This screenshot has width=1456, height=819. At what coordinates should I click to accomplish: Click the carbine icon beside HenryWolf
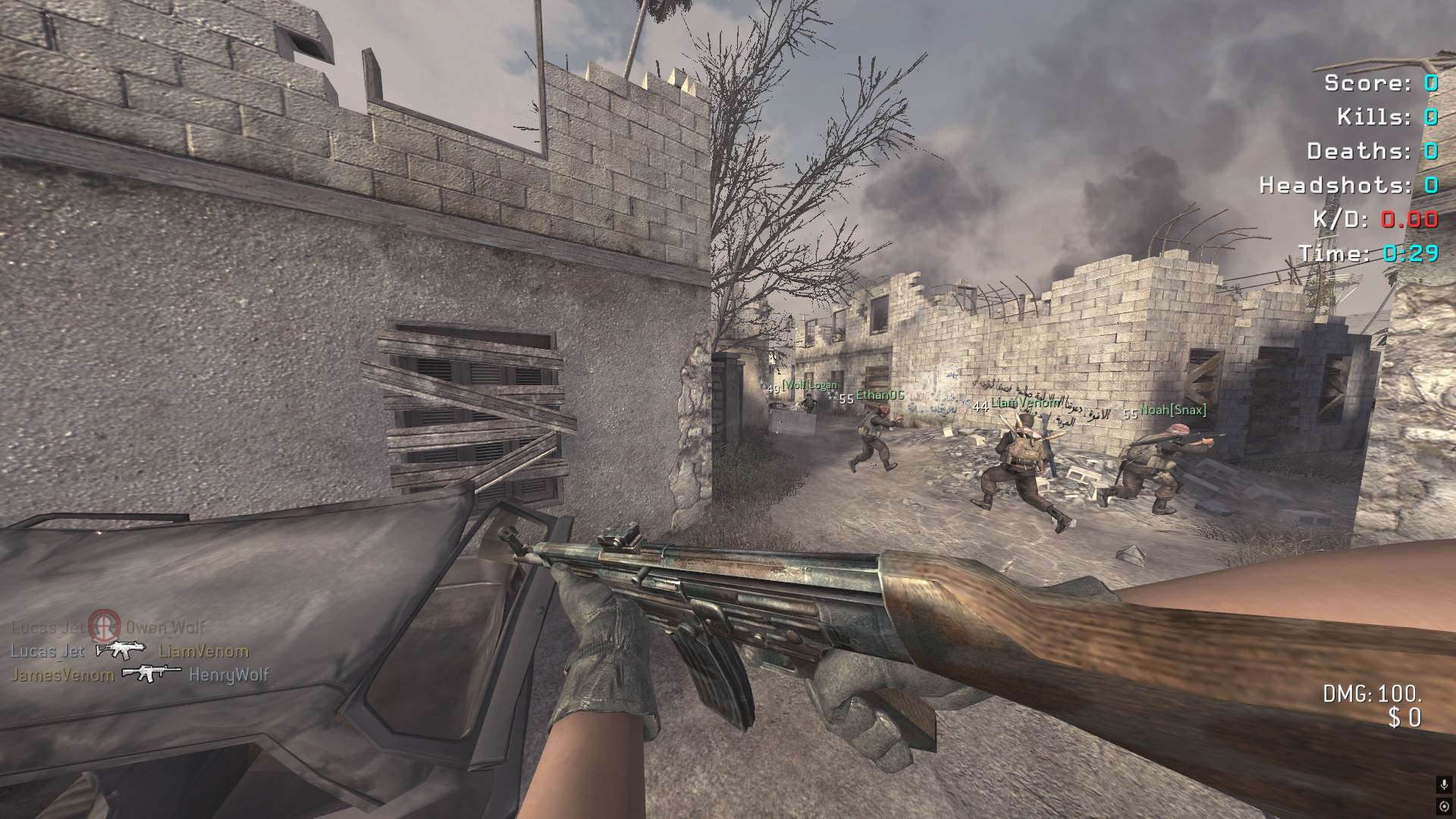pos(152,673)
